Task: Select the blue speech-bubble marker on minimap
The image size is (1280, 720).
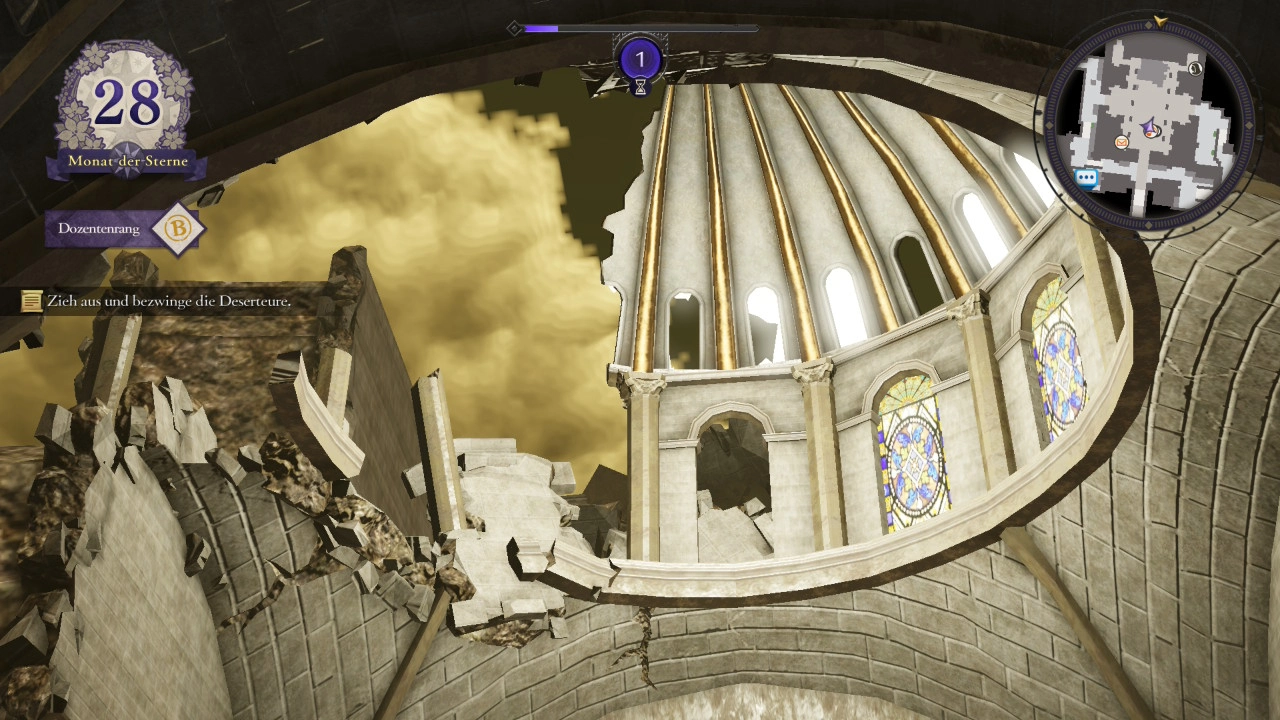Action: coord(1087,178)
